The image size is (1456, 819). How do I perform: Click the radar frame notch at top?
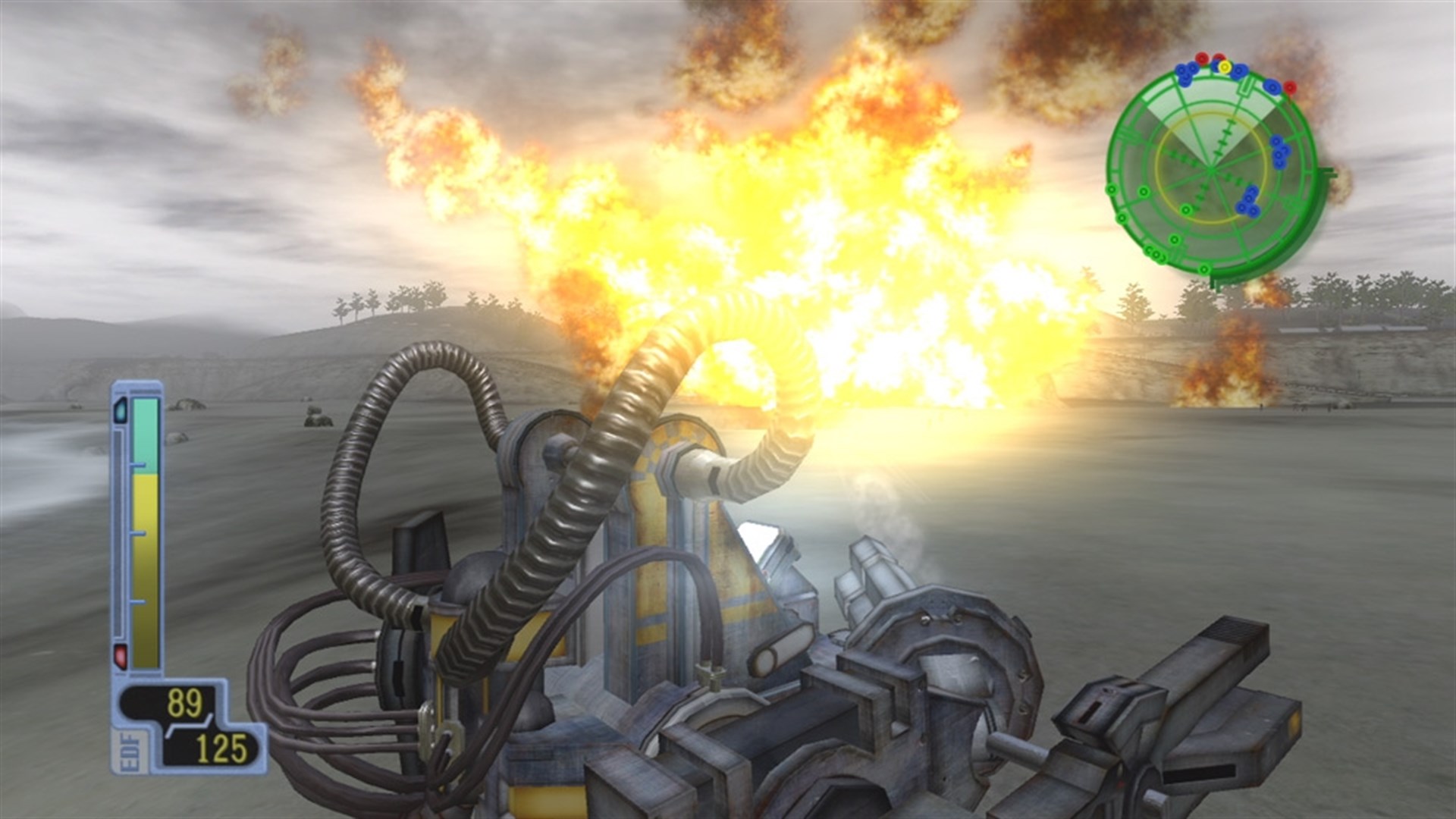[1246, 87]
